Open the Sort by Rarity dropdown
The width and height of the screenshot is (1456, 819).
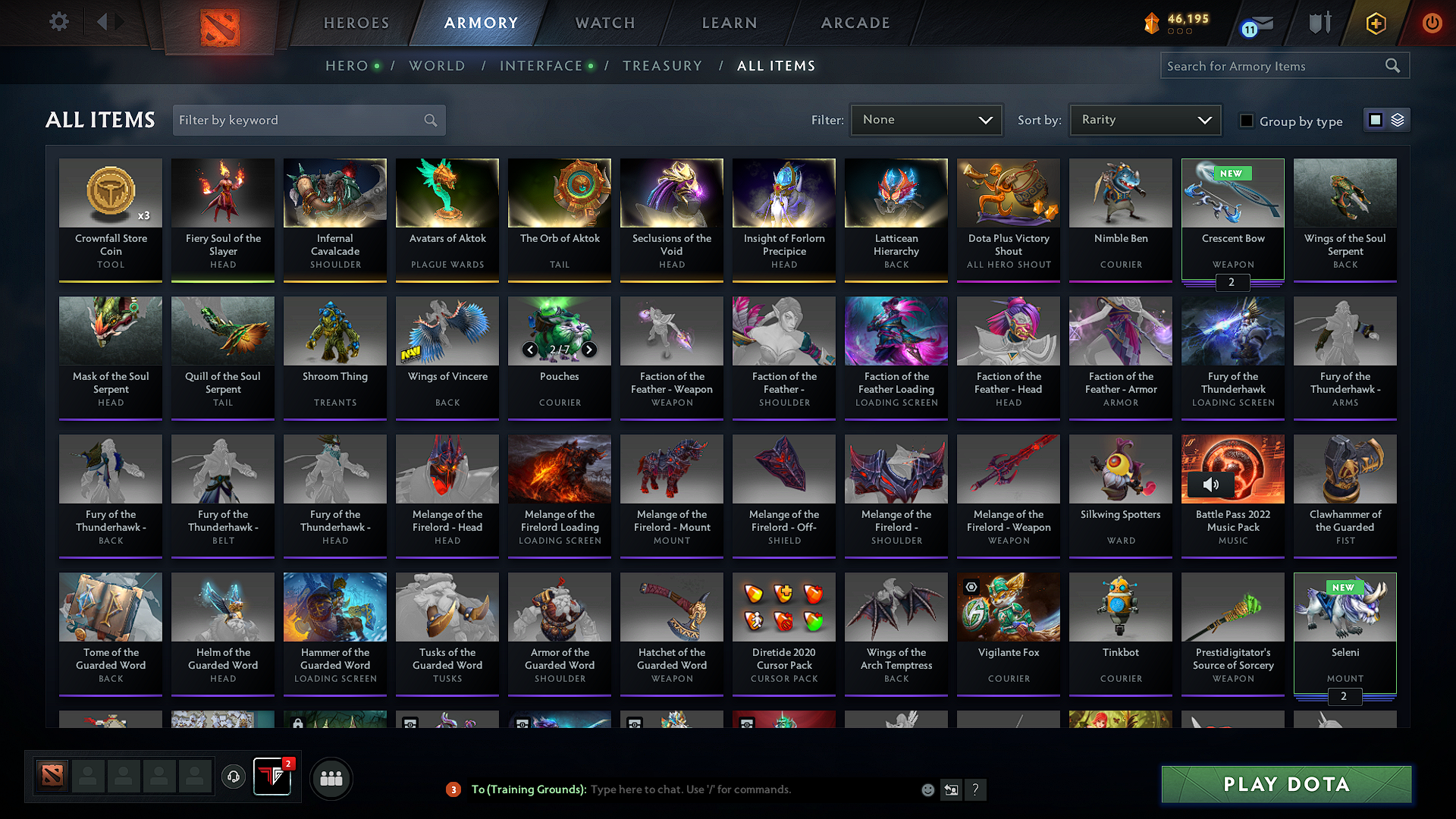coord(1144,119)
